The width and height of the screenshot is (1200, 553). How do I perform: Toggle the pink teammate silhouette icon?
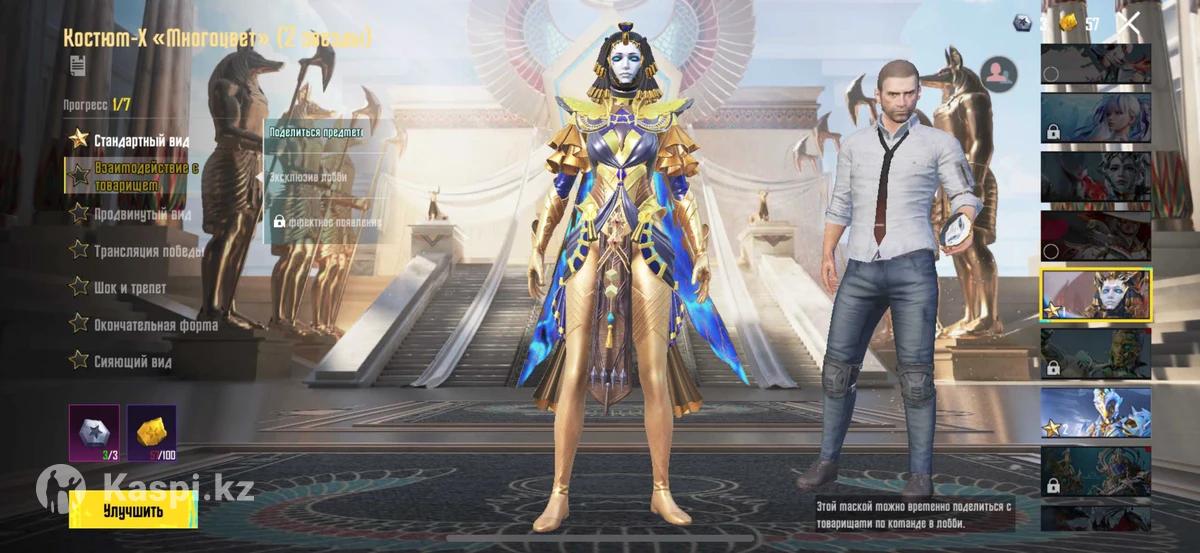click(998, 73)
